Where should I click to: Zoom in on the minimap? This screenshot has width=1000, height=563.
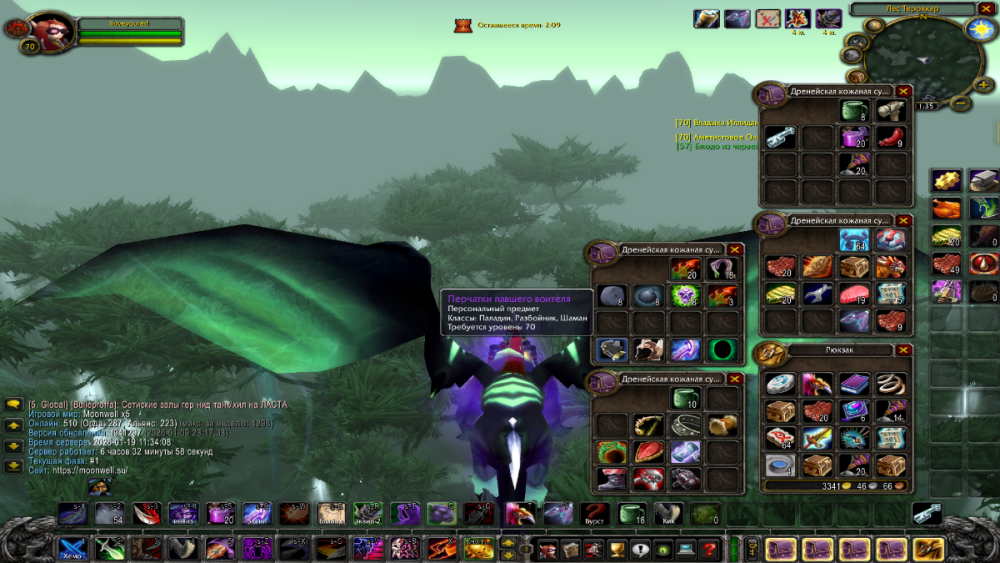pyautogui.click(x=982, y=84)
